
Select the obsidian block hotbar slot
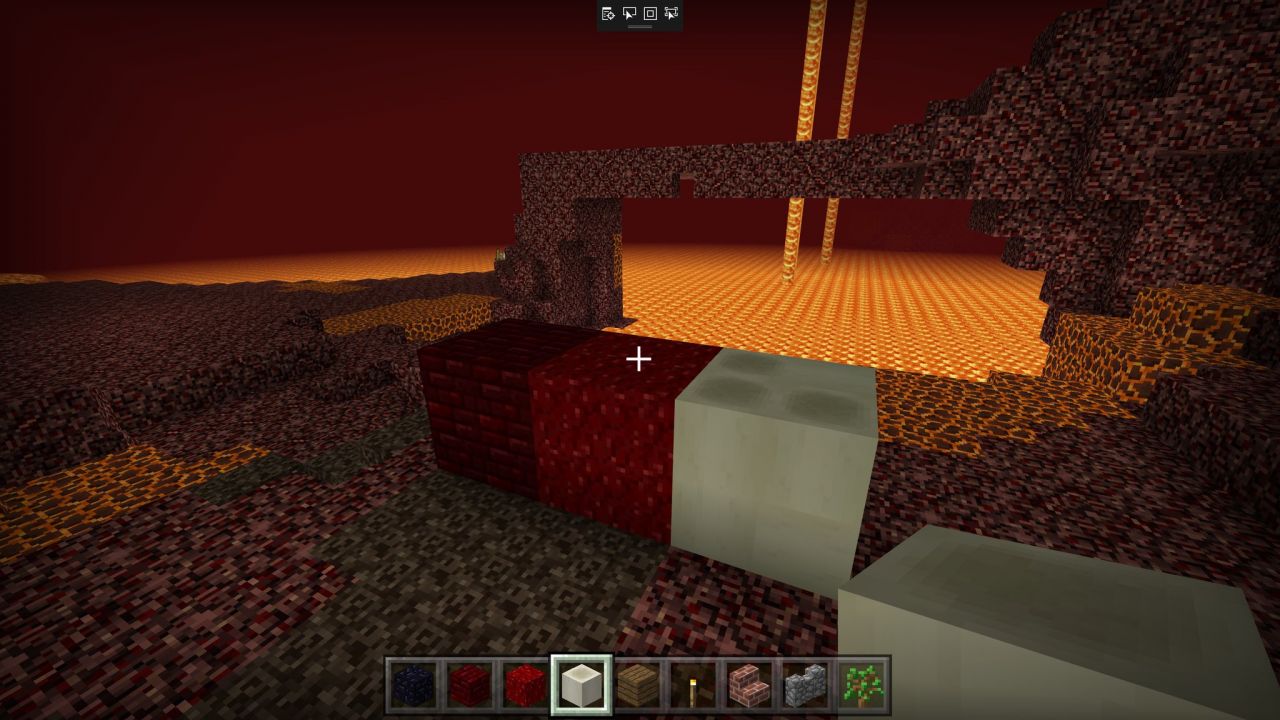tap(414, 685)
